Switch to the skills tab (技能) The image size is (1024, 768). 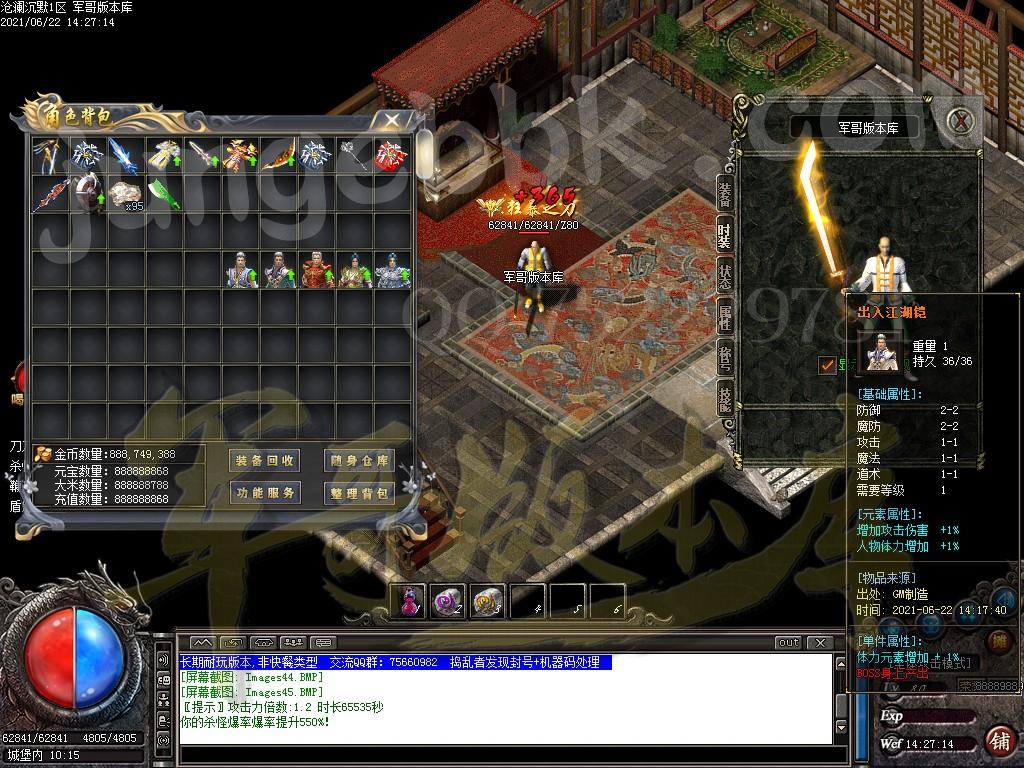coord(724,397)
